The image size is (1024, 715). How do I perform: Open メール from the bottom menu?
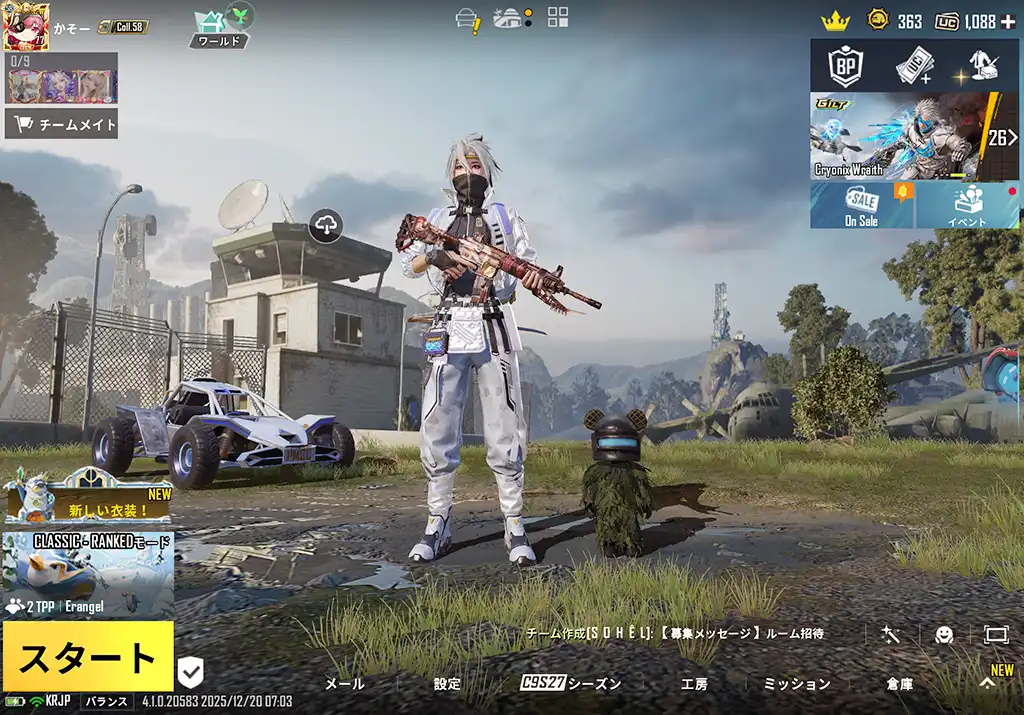pos(345,684)
